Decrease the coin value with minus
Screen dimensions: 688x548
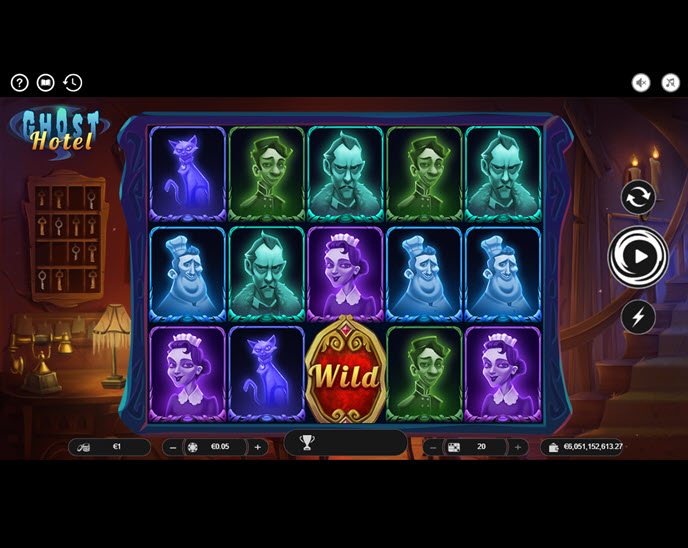point(173,447)
